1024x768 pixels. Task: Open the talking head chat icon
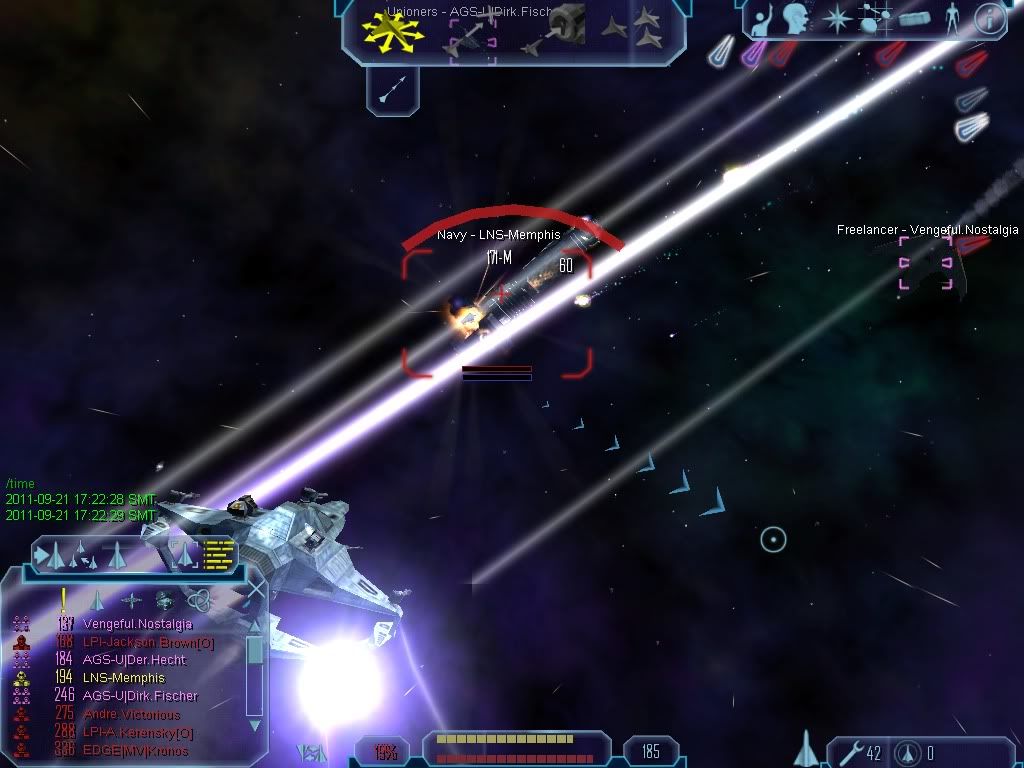[796, 19]
